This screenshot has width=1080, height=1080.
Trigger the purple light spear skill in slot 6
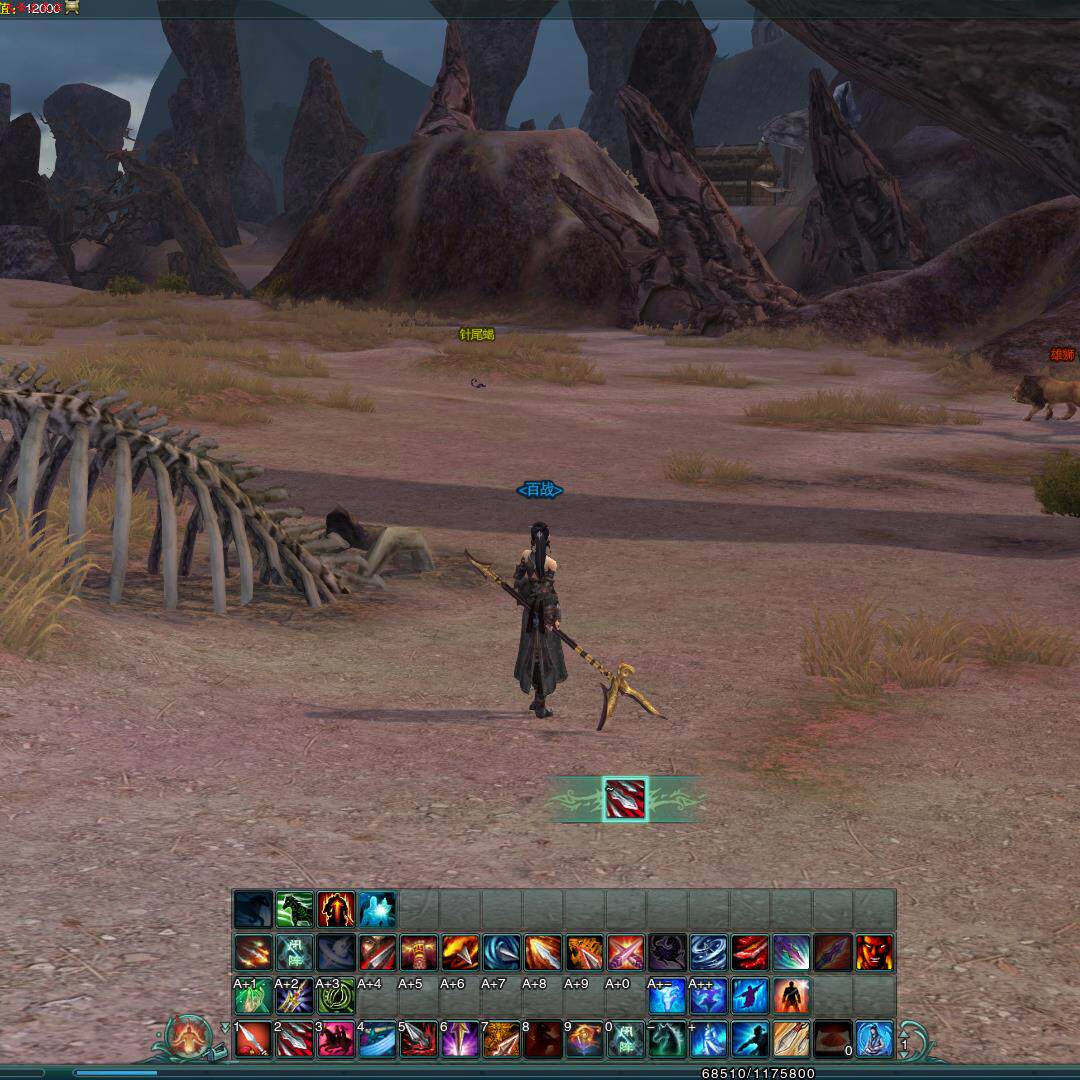pos(461,1039)
